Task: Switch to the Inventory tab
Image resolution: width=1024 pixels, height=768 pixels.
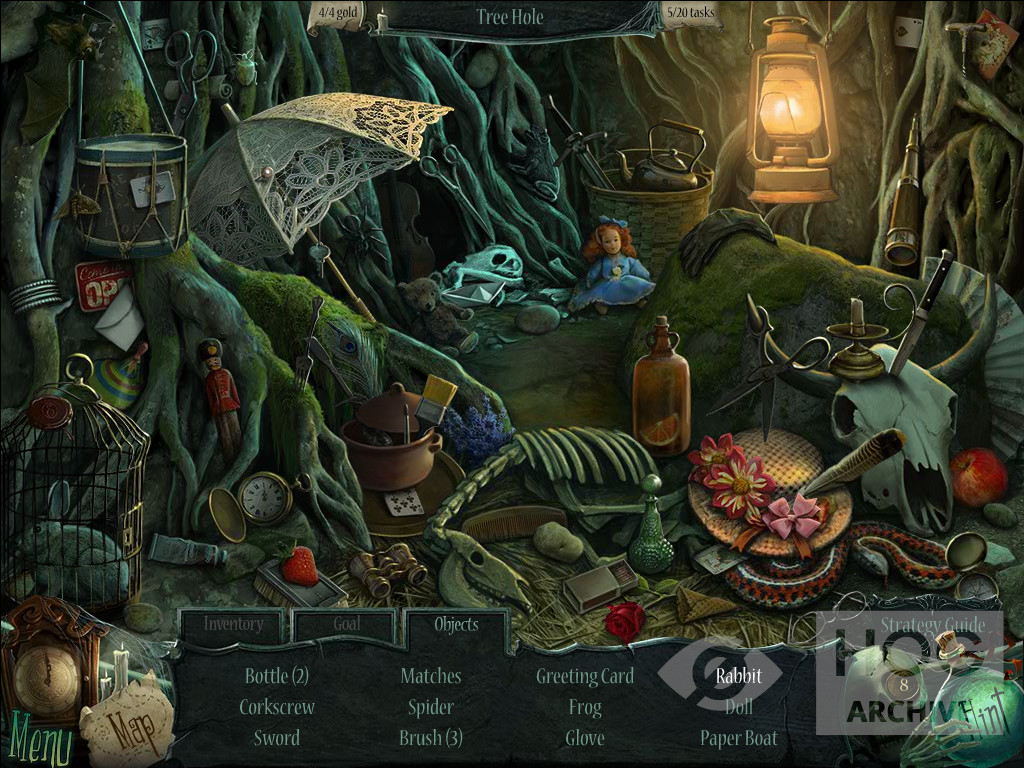Action: pos(234,625)
